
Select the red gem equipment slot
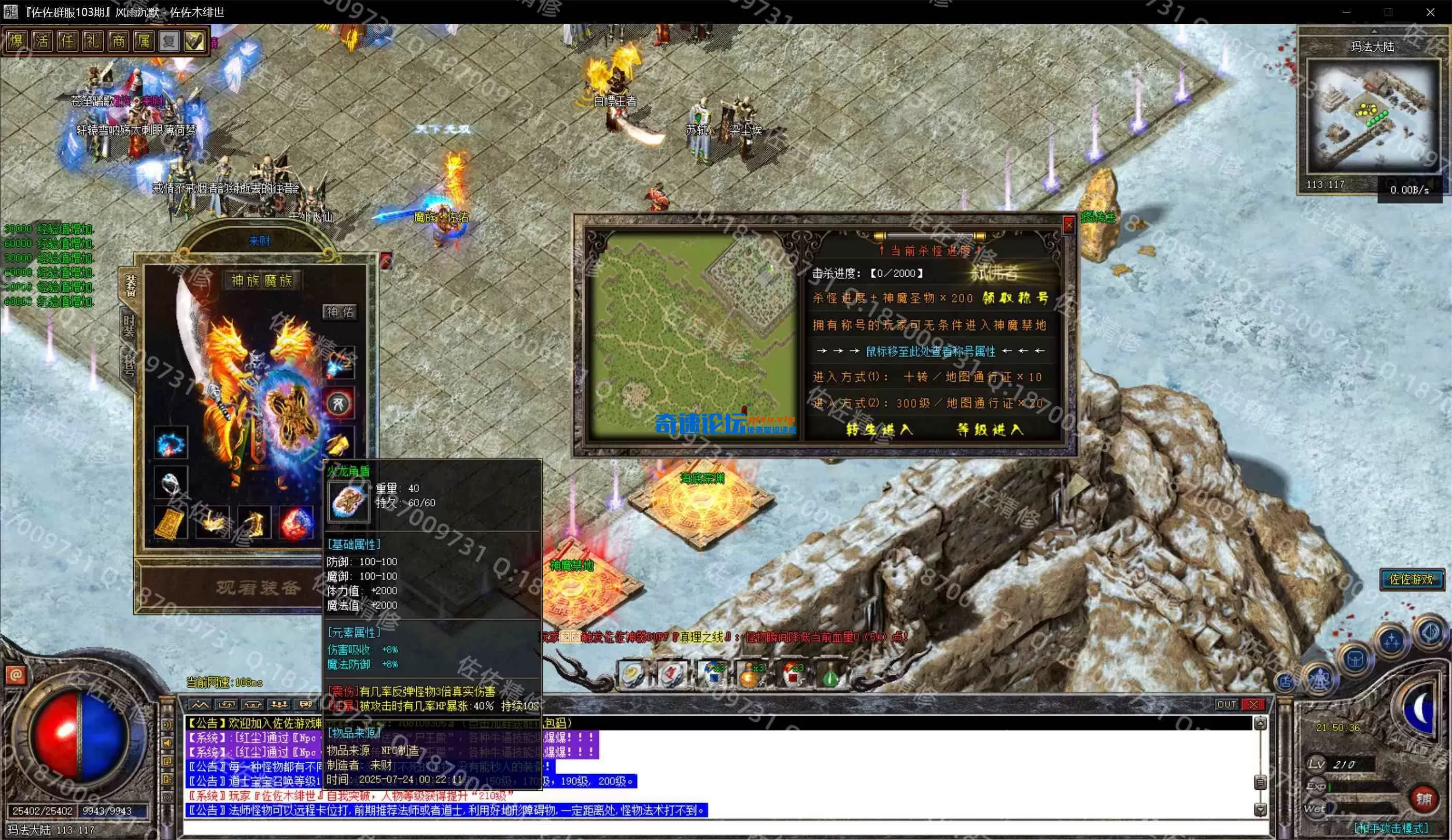pos(296,522)
